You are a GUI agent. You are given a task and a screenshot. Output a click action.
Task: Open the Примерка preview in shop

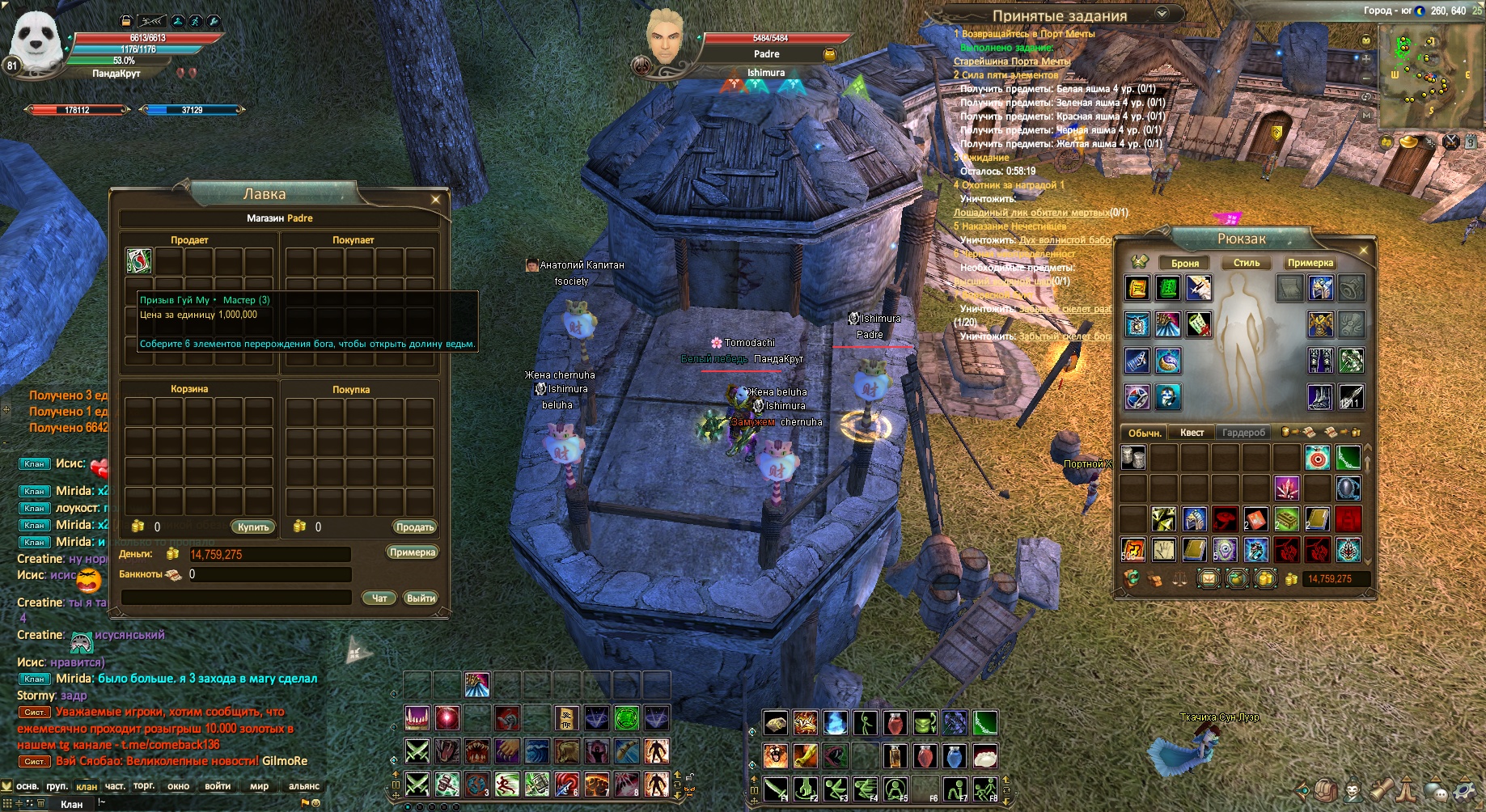click(413, 552)
